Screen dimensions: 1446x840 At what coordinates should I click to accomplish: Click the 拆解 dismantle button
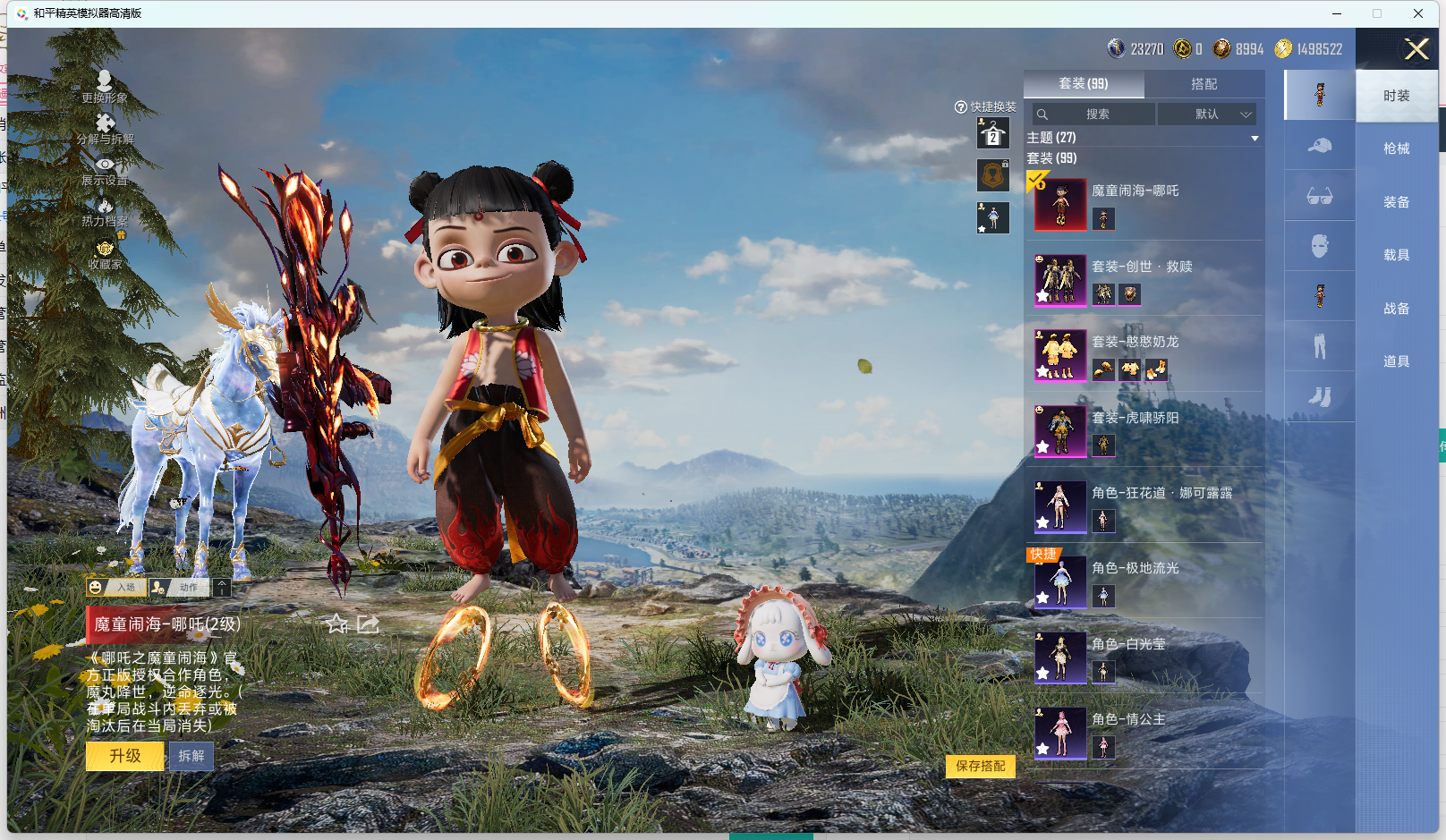(x=191, y=756)
